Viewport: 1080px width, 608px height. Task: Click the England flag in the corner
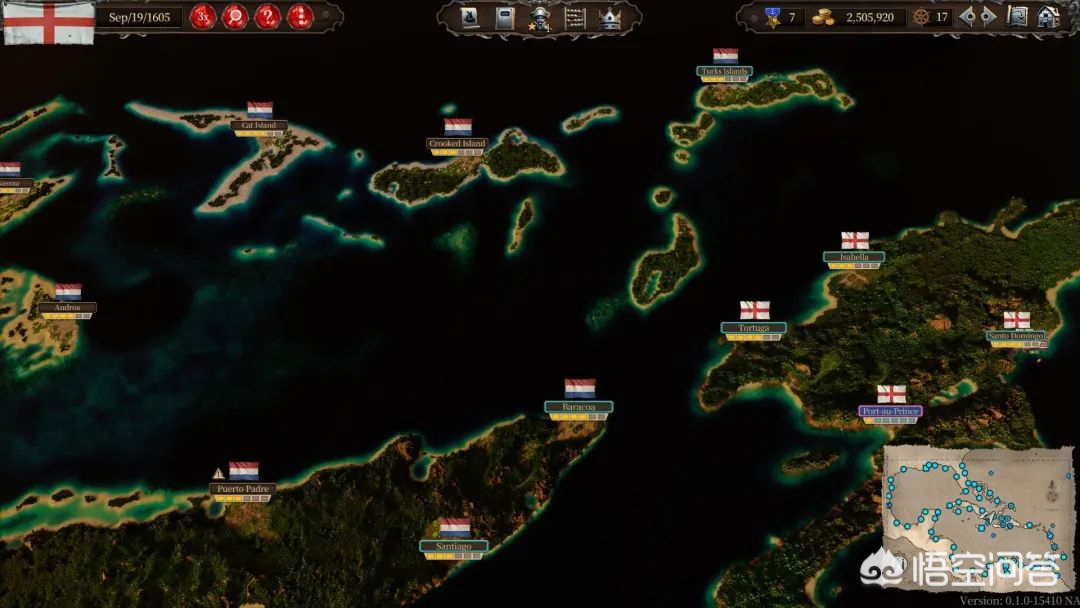click(x=49, y=22)
